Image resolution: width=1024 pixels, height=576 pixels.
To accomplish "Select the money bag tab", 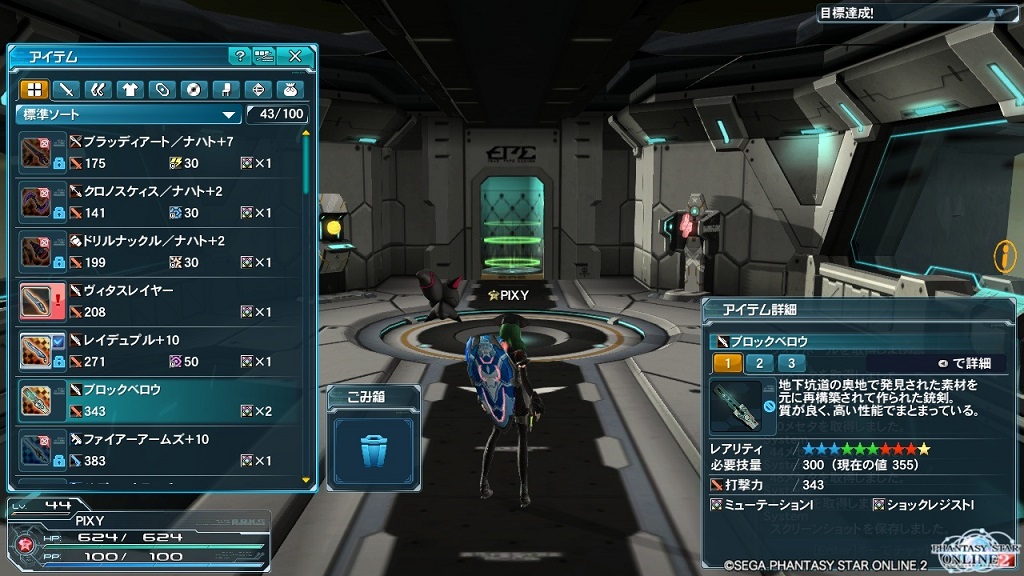I will click(x=290, y=89).
